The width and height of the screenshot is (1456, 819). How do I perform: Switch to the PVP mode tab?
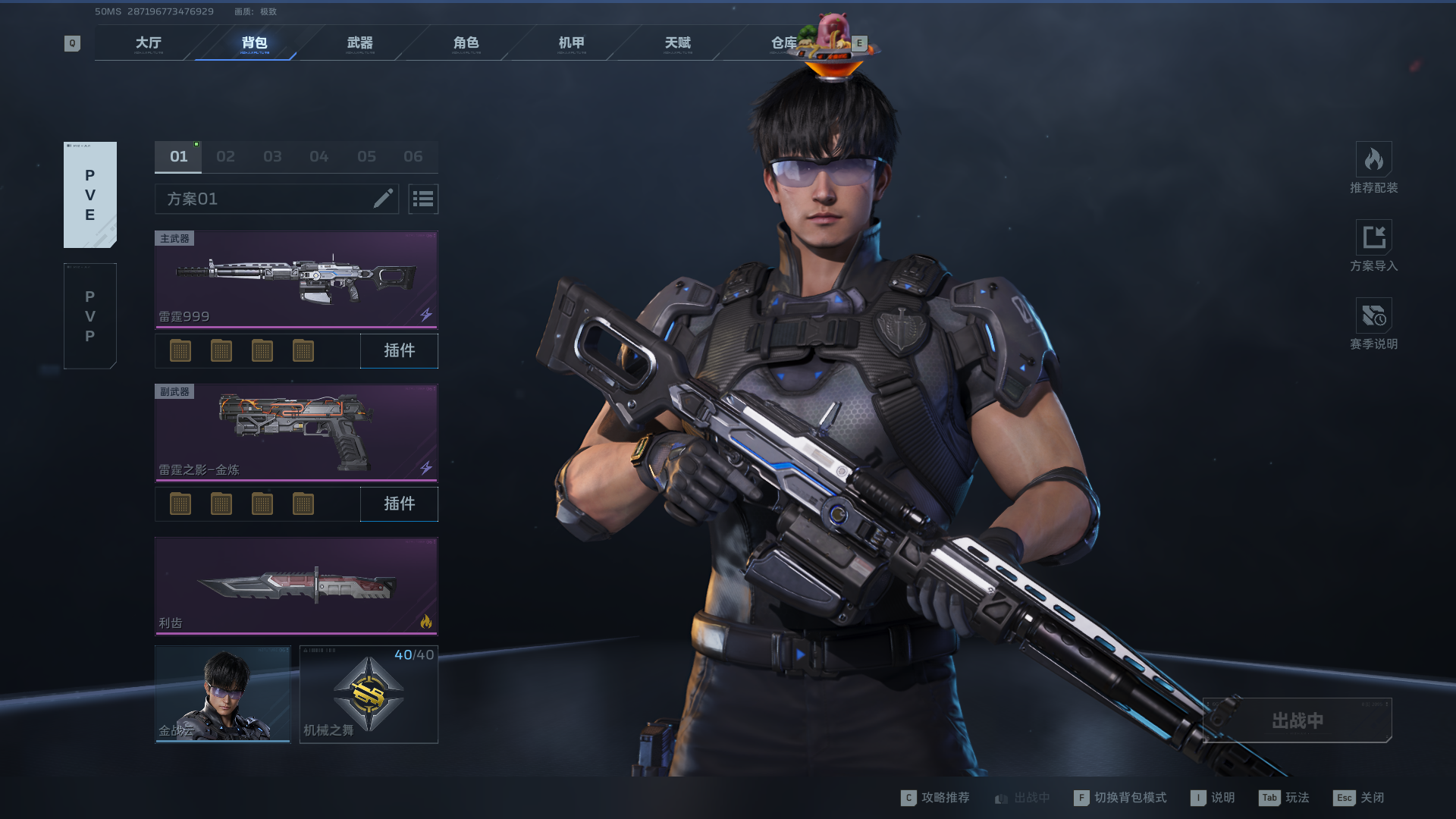90,316
